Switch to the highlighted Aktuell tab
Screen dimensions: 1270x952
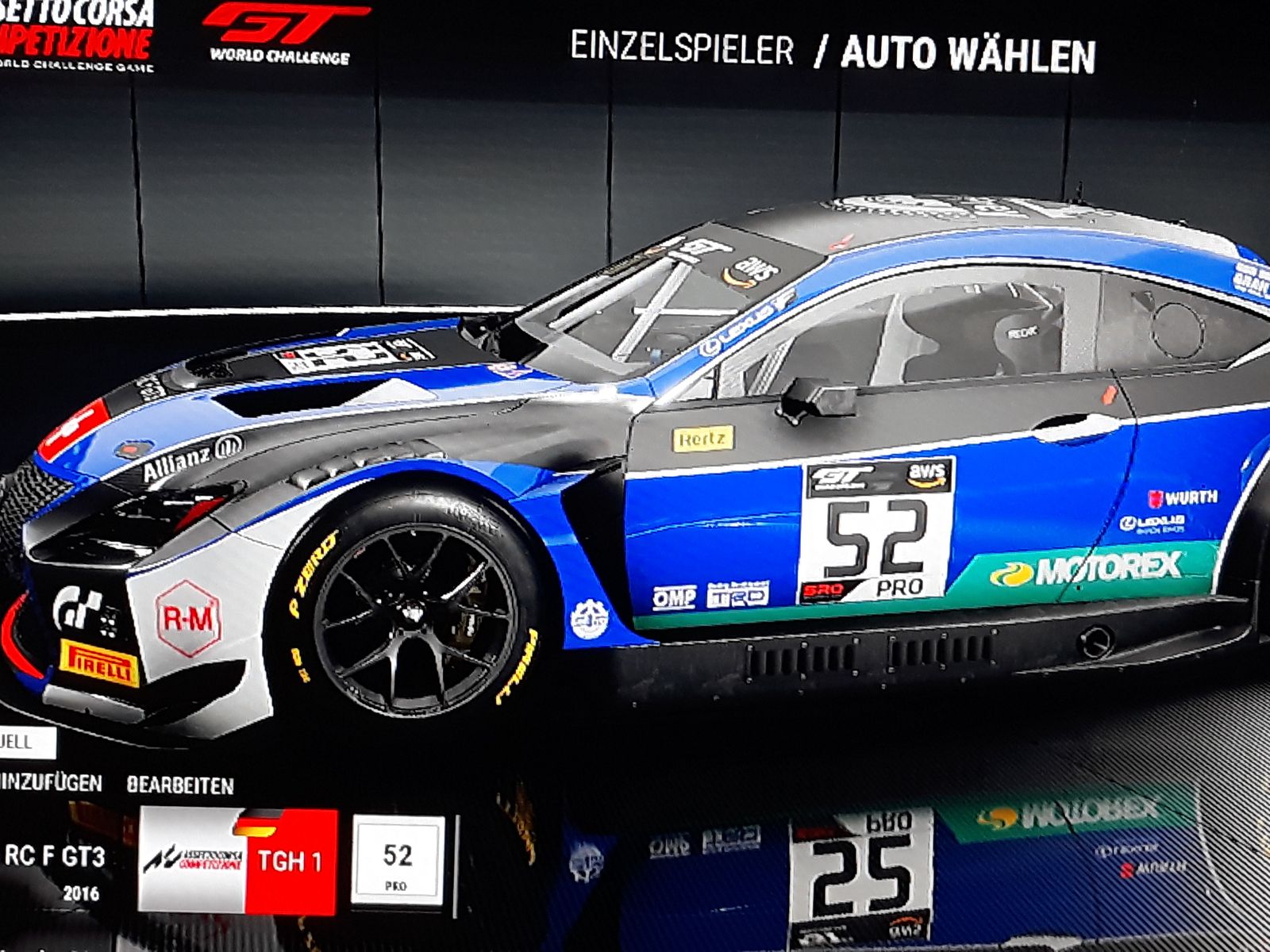[24, 743]
